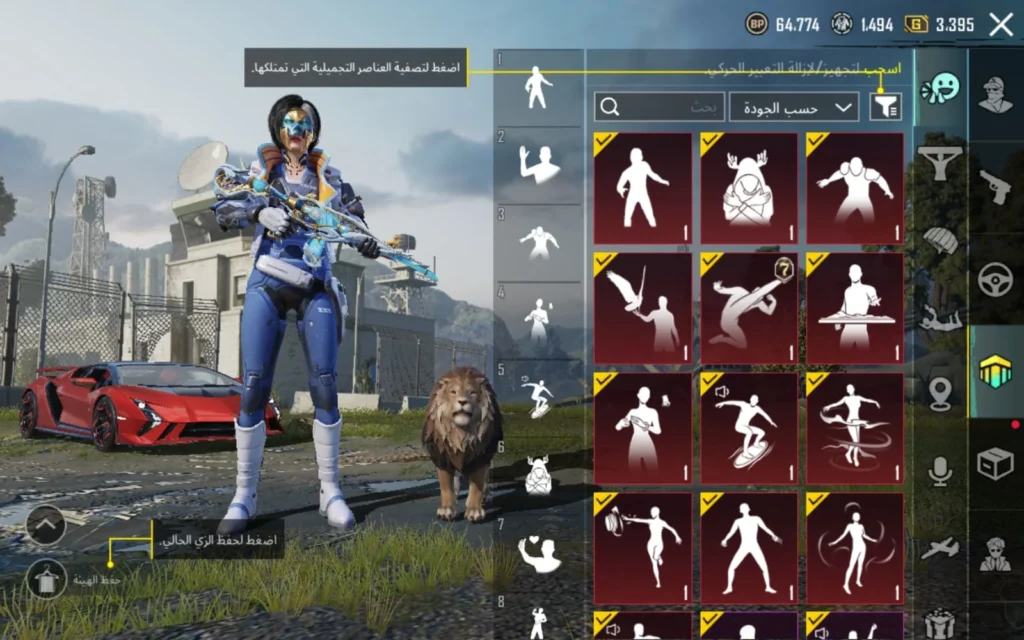Close the inventory screen with the X
The width and height of the screenshot is (1024, 640).
[1000, 25]
